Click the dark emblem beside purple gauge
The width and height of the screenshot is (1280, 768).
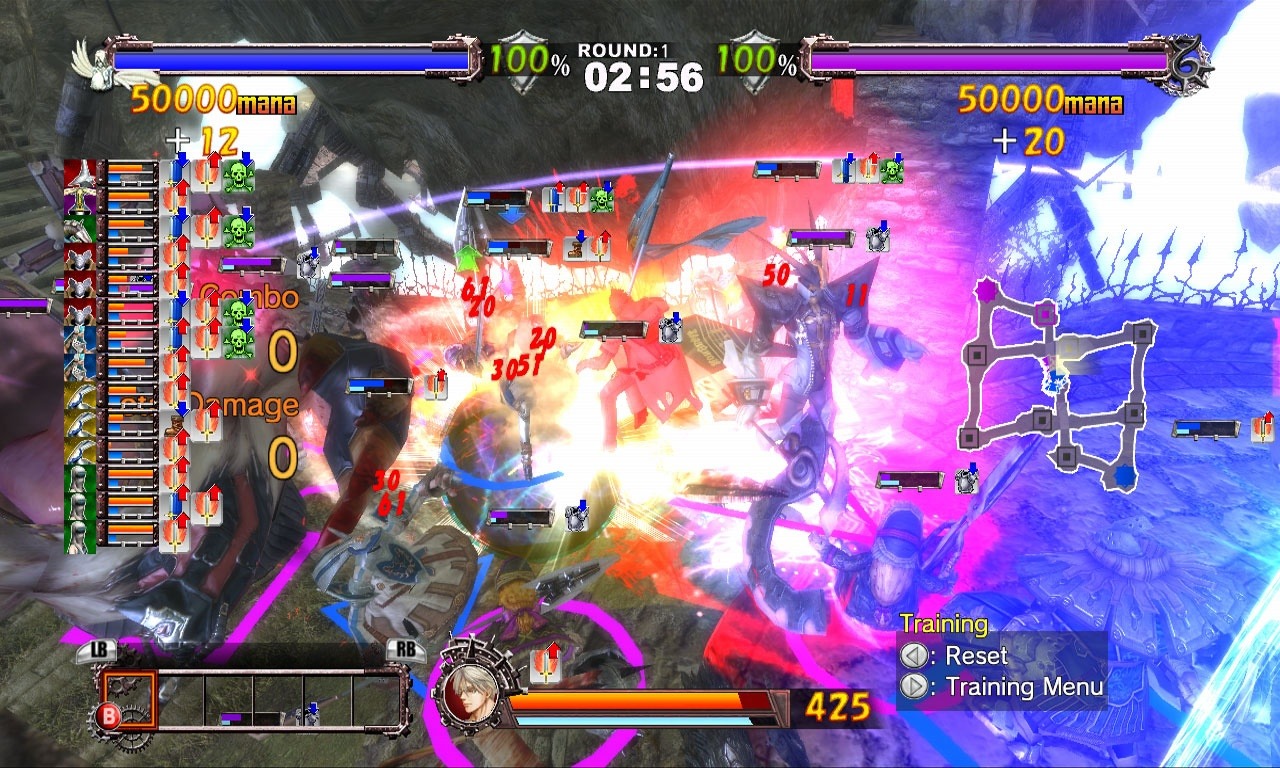click(x=1192, y=64)
